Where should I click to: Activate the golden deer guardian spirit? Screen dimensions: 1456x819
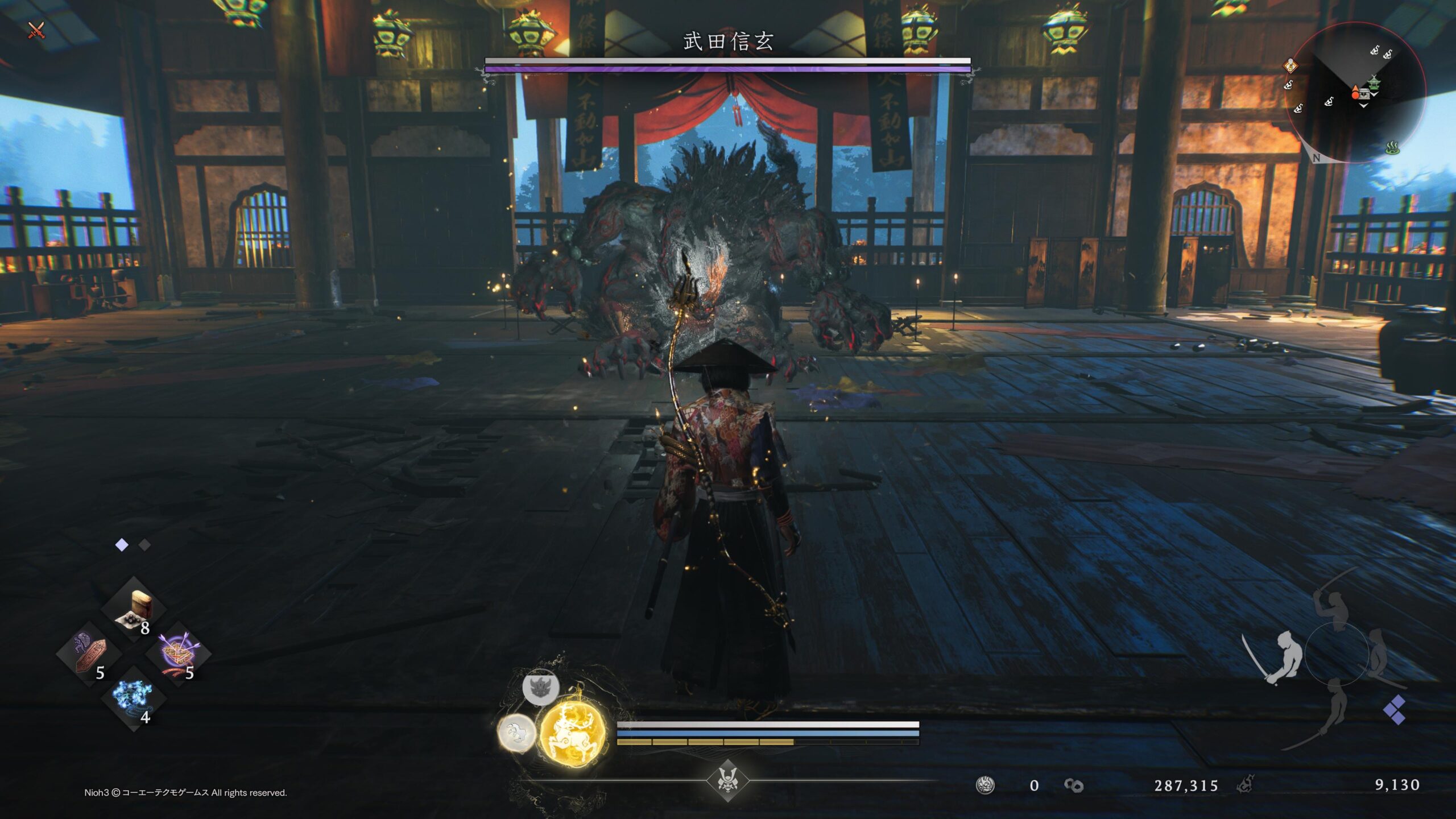[573, 734]
